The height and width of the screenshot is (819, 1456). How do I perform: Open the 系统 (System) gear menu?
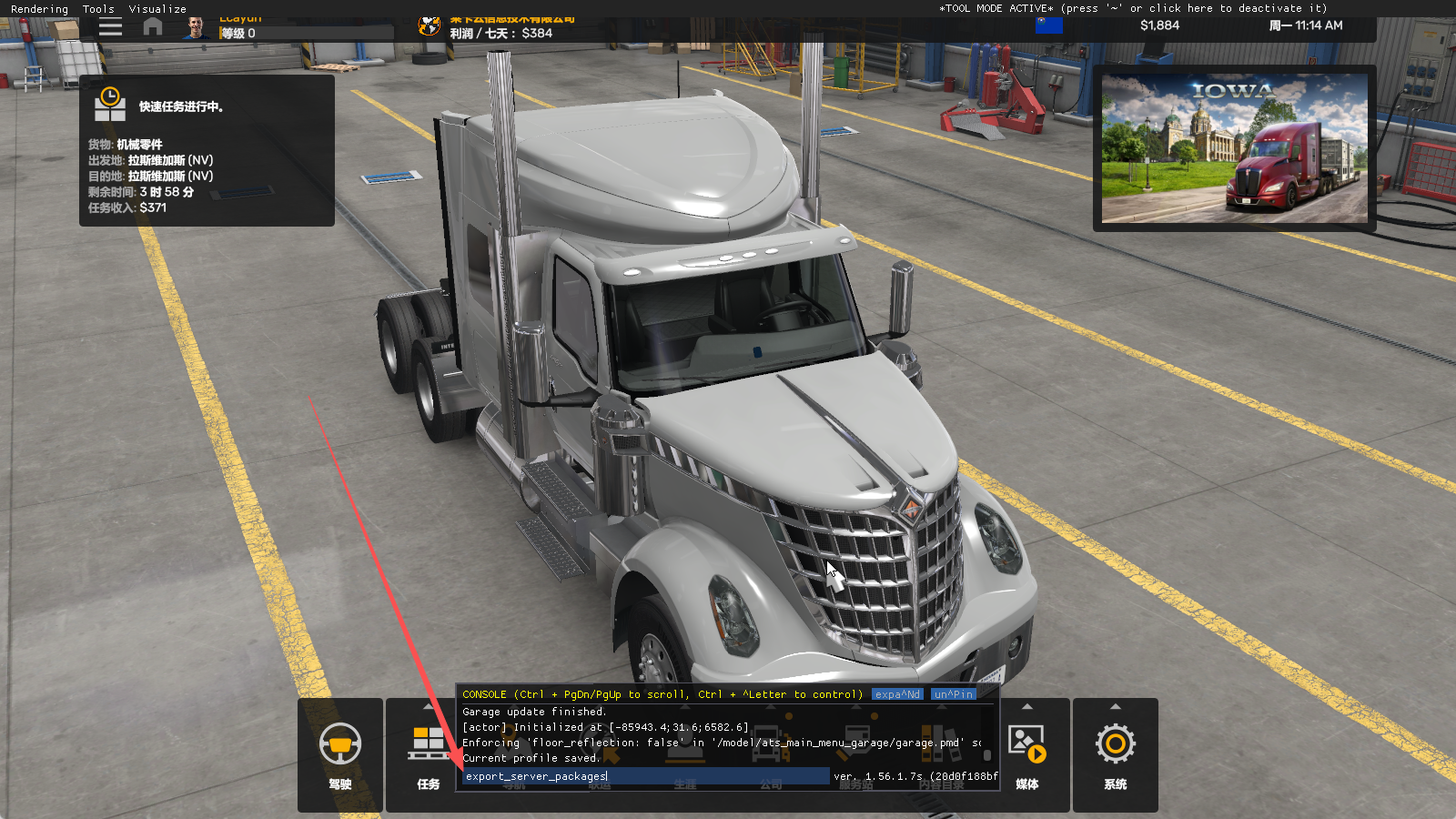tap(1115, 753)
